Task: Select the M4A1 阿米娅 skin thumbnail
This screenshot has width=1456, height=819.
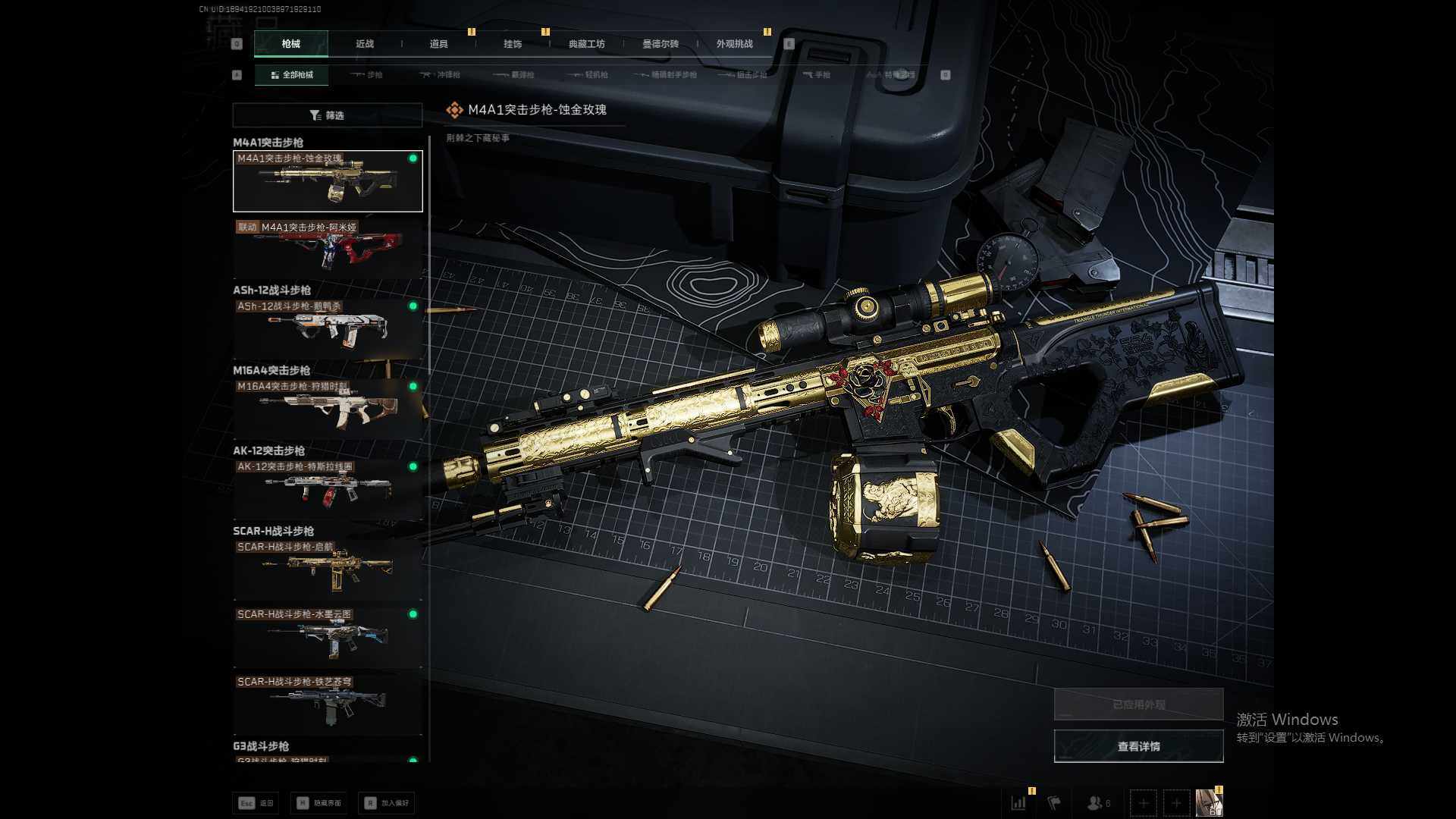Action: click(x=328, y=249)
